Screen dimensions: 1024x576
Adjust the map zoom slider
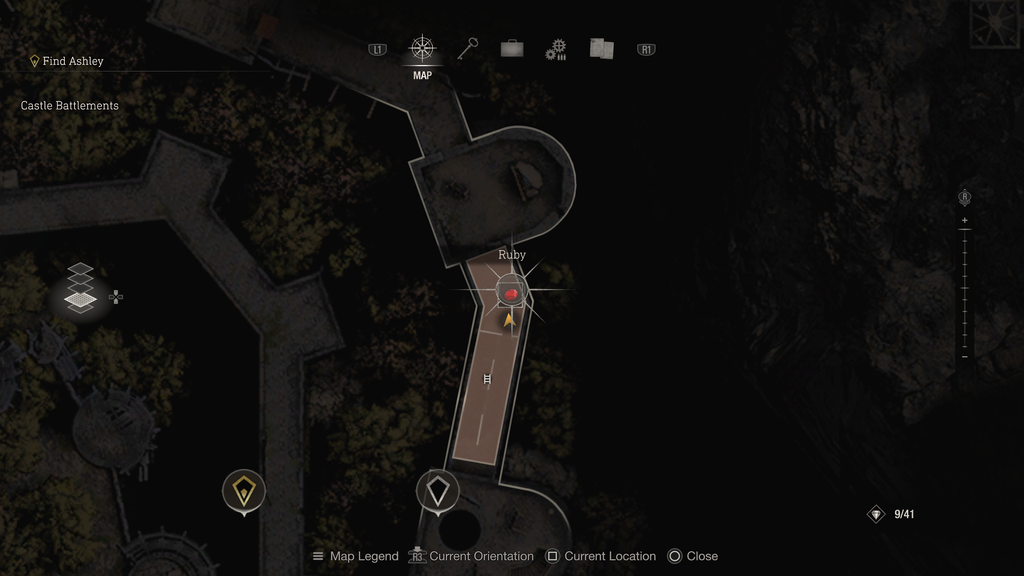click(x=964, y=288)
